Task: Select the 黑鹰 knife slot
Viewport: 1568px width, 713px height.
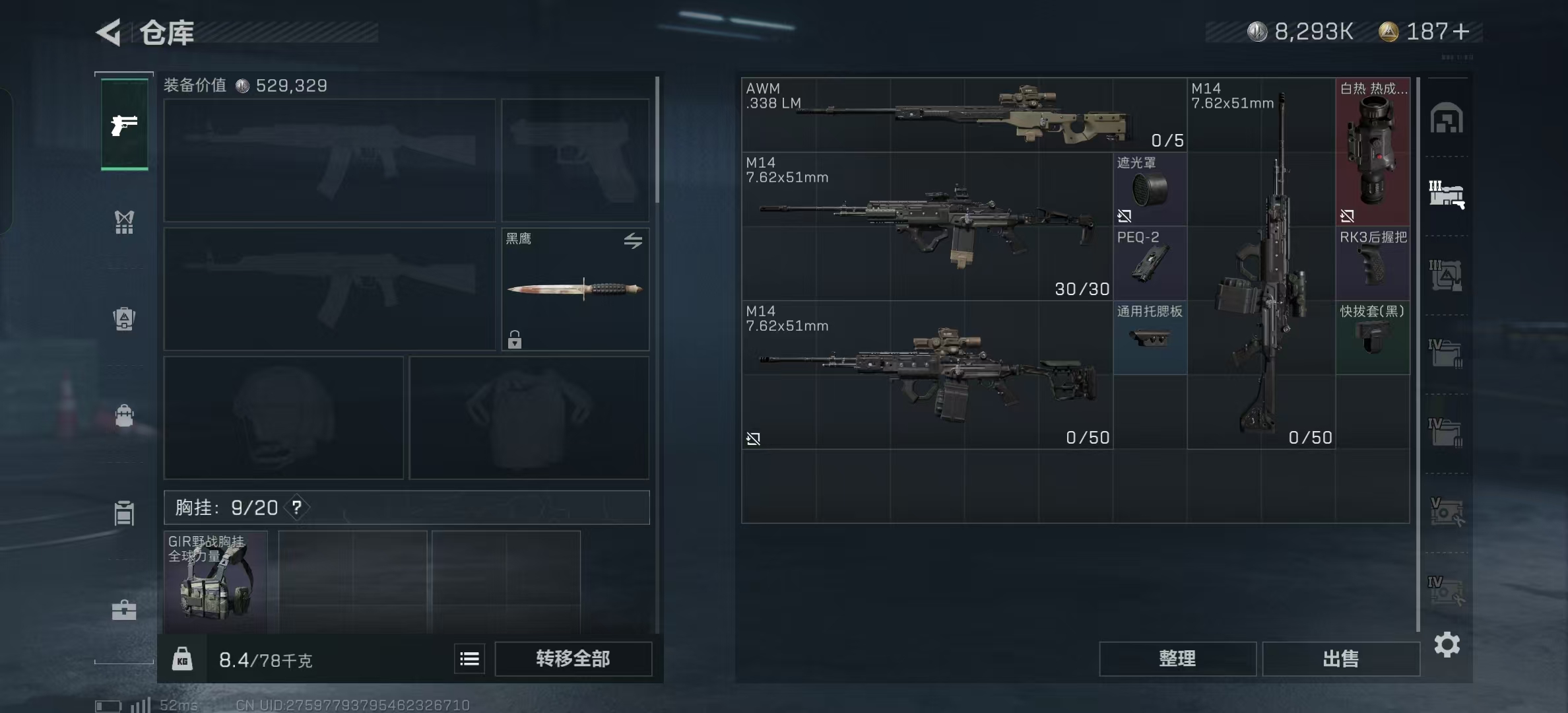Action: (x=575, y=289)
